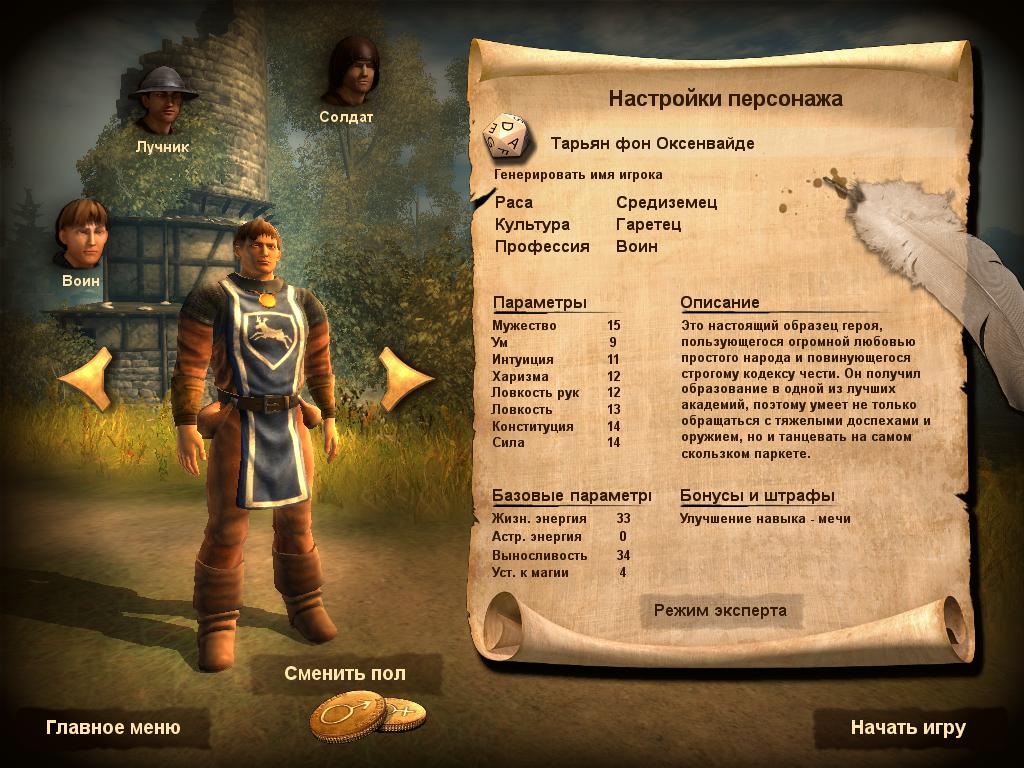The width and height of the screenshot is (1024, 768).
Task: Return to Главное меню
Action: pyautogui.click(x=113, y=727)
